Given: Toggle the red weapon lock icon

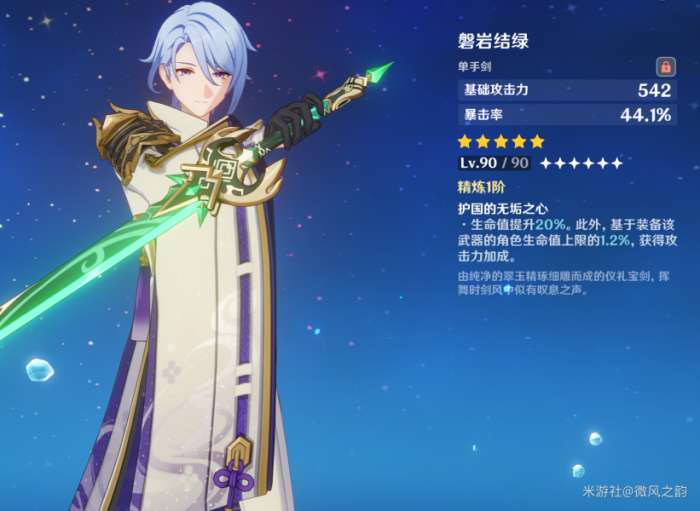Looking at the screenshot, I should [664, 66].
